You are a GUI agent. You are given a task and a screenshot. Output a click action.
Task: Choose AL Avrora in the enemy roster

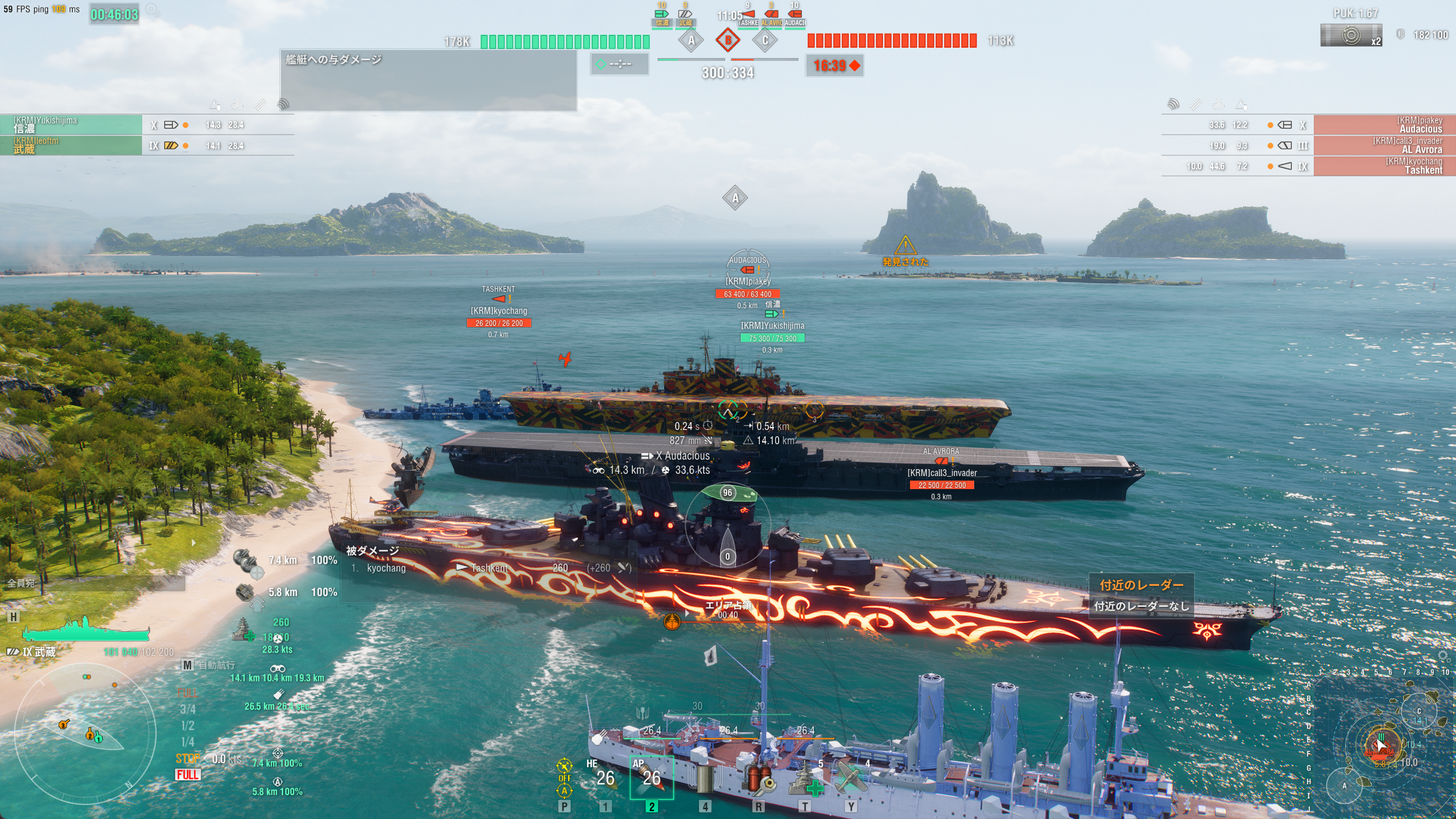[x=1384, y=145]
